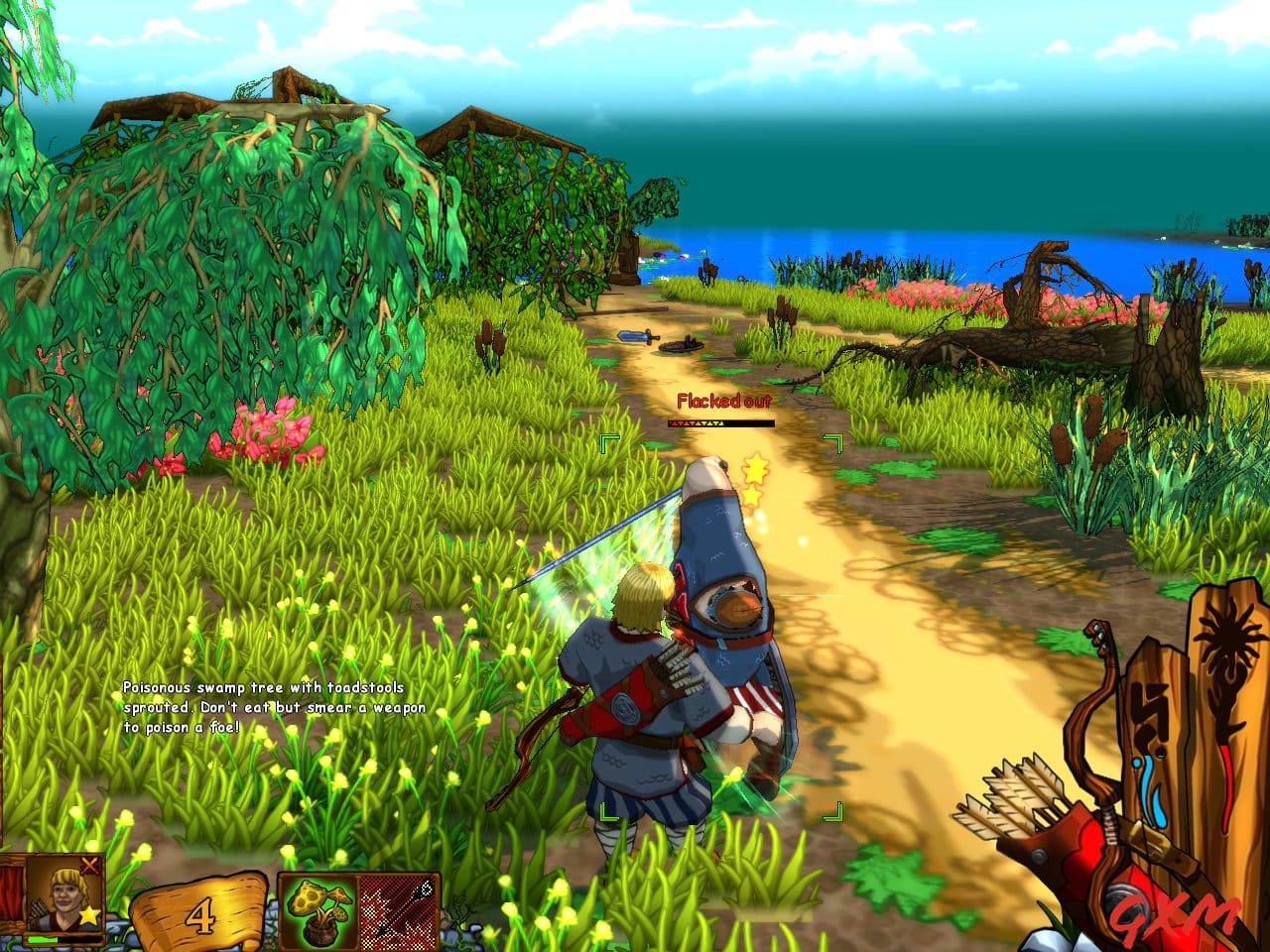Click the ammo count 6 on arrows slot
1270x952 pixels.
point(426,887)
